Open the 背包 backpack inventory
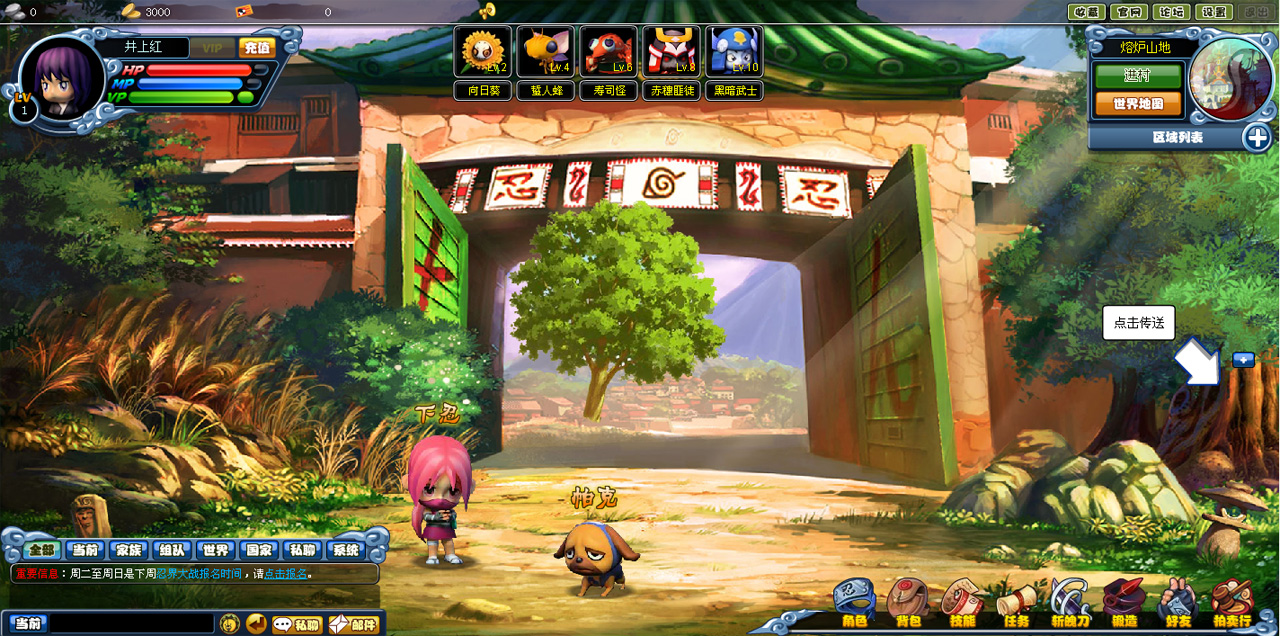Viewport: 1280px width, 636px height. pos(908,603)
